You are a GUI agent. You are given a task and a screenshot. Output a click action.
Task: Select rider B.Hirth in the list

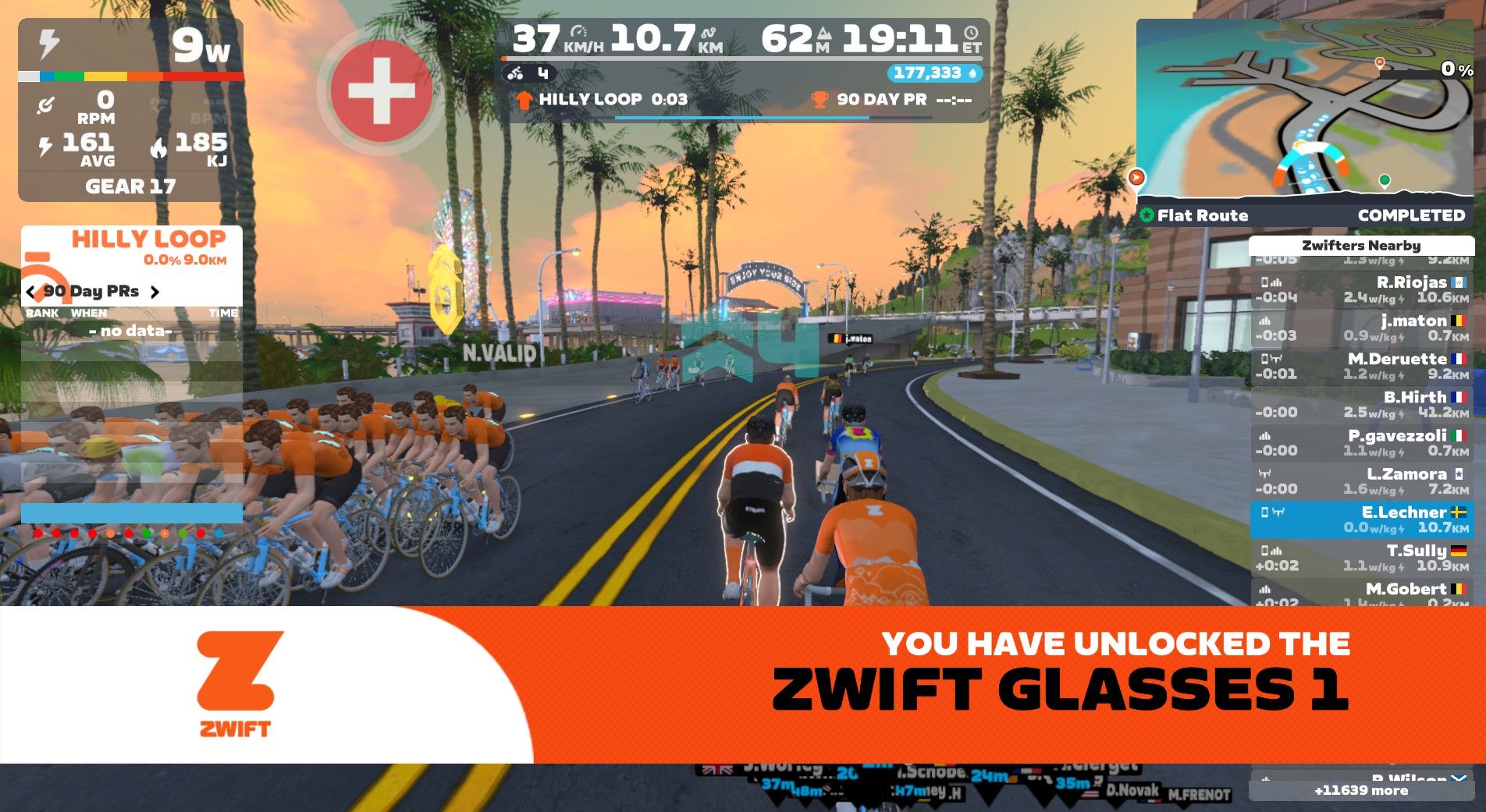point(1361,404)
